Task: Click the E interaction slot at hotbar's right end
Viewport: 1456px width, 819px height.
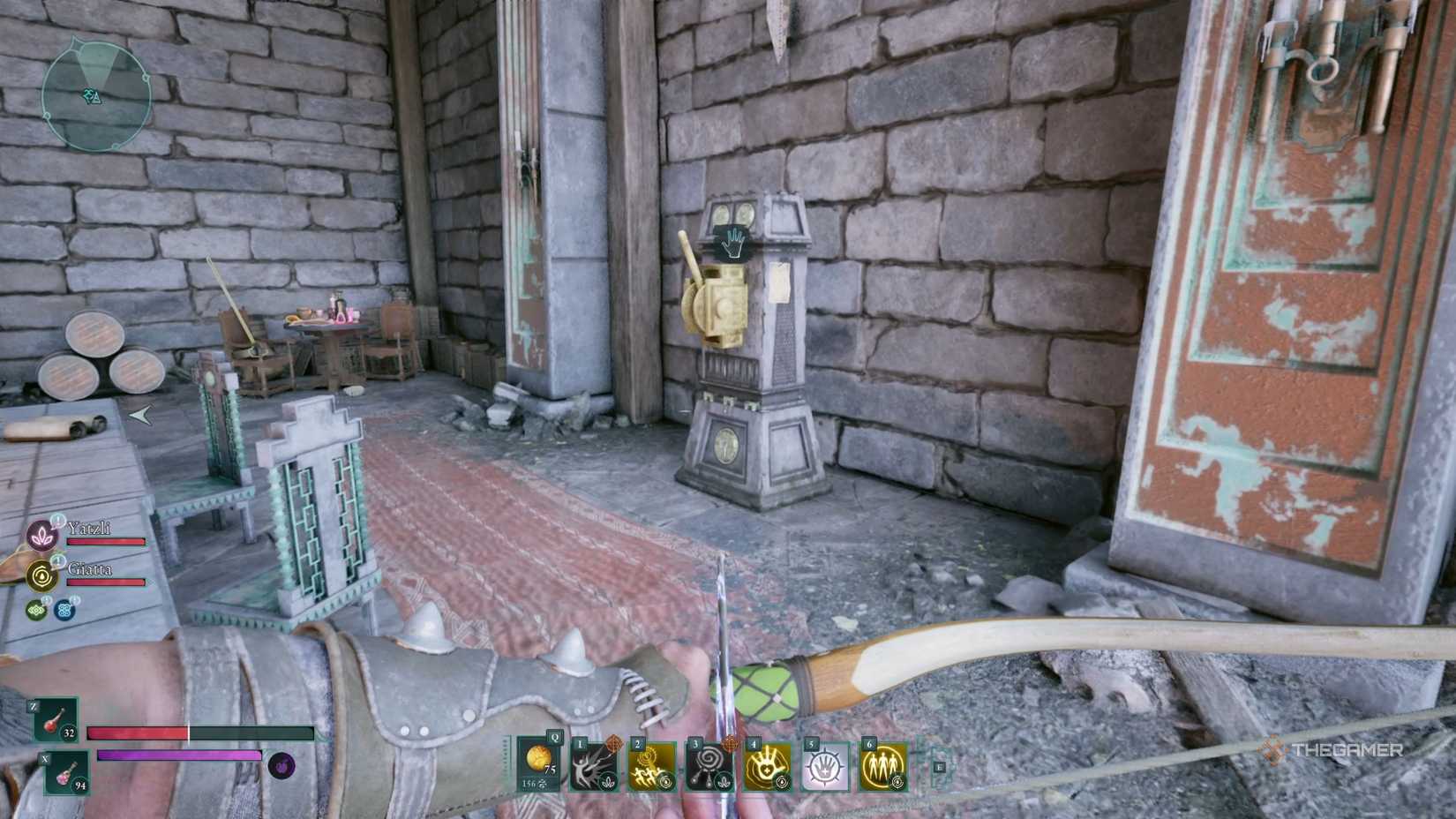Action: coord(939,766)
